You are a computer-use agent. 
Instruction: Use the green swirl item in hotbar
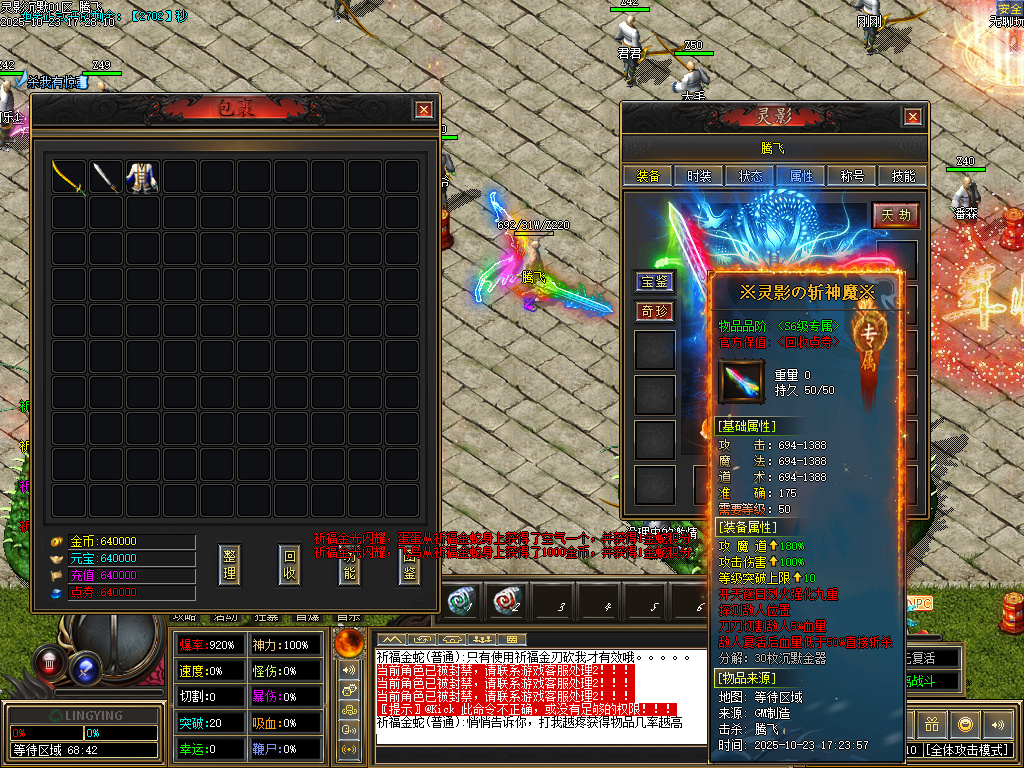coord(461,603)
